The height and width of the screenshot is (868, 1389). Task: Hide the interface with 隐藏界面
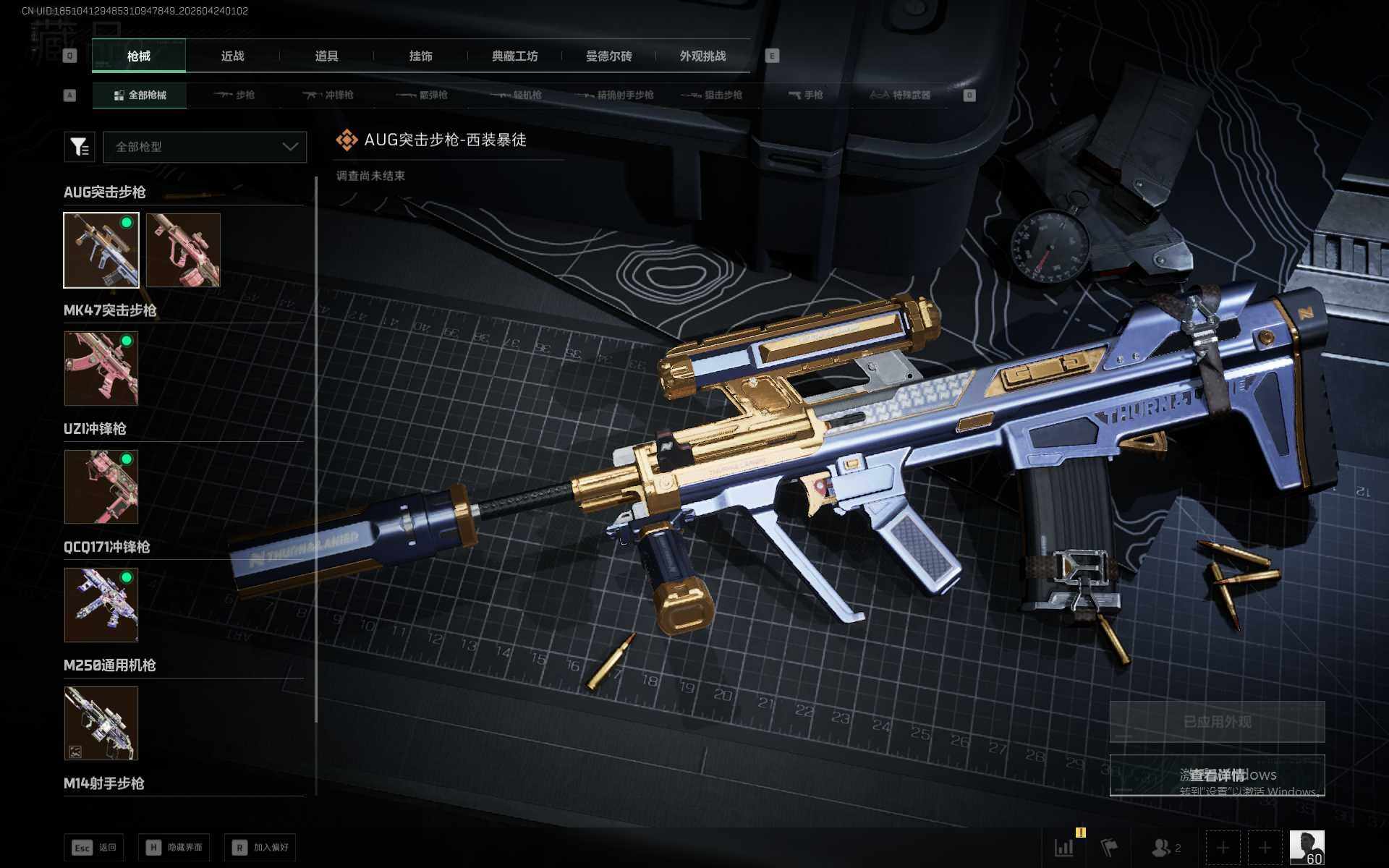(x=174, y=848)
